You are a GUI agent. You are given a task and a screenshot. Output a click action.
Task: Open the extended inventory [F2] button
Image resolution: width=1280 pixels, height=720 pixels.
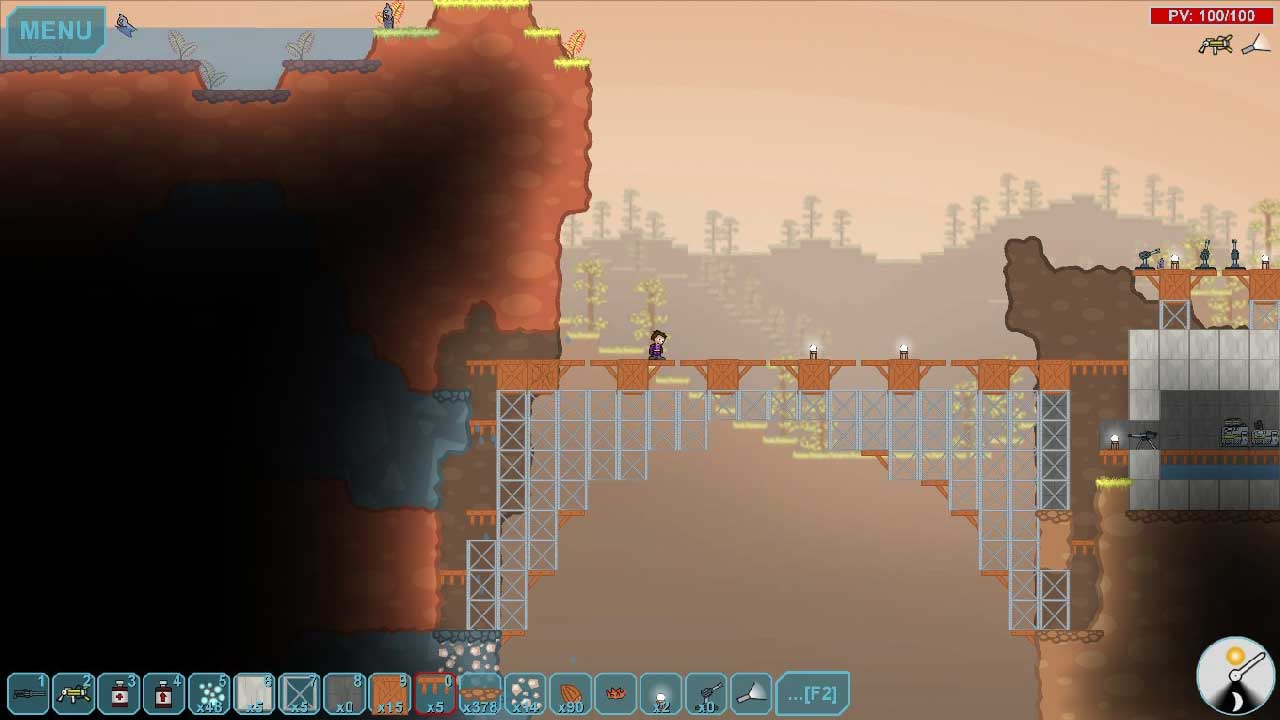click(813, 693)
